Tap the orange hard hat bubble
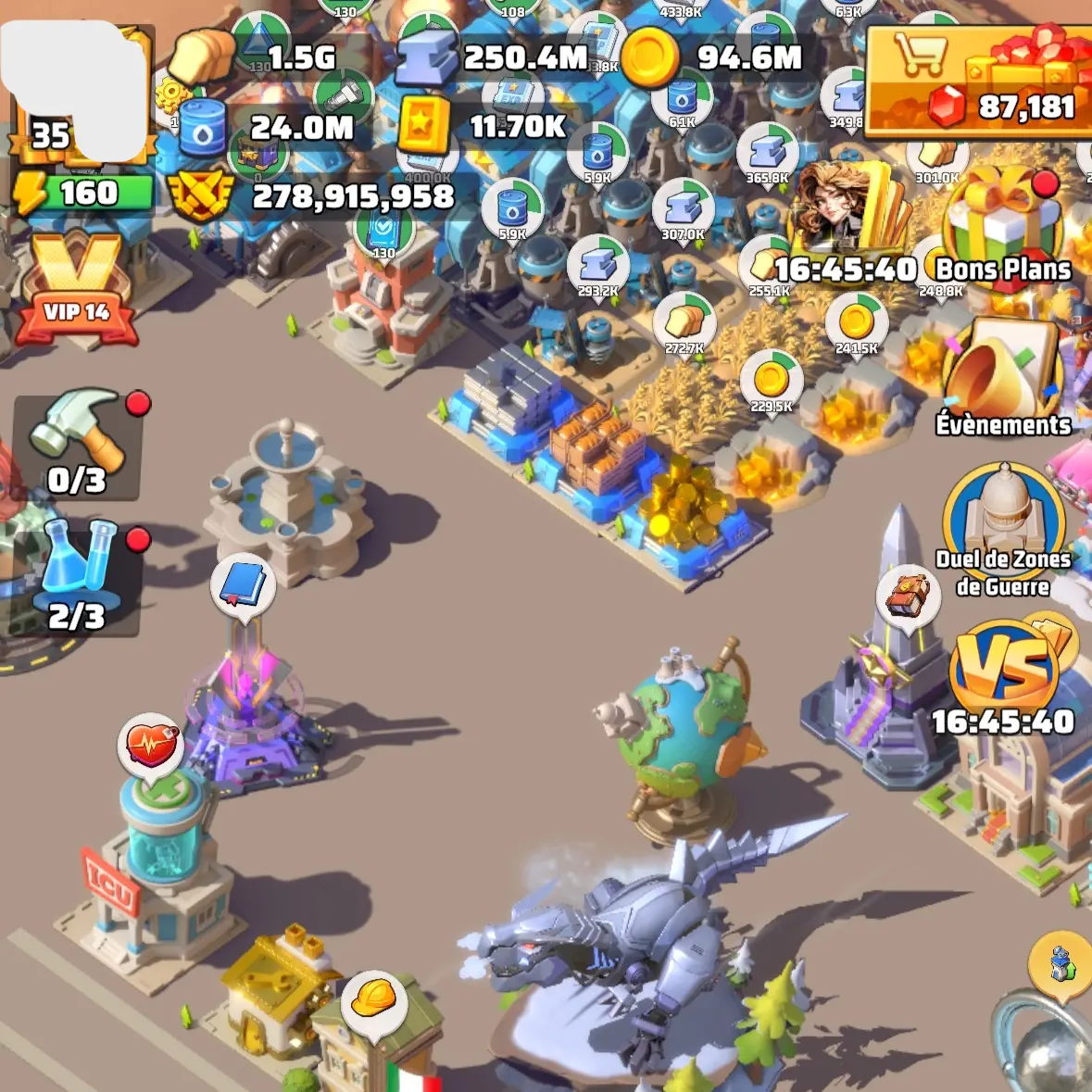Image resolution: width=1092 pixels, height=1092 pixels. [x=374, y=999]
